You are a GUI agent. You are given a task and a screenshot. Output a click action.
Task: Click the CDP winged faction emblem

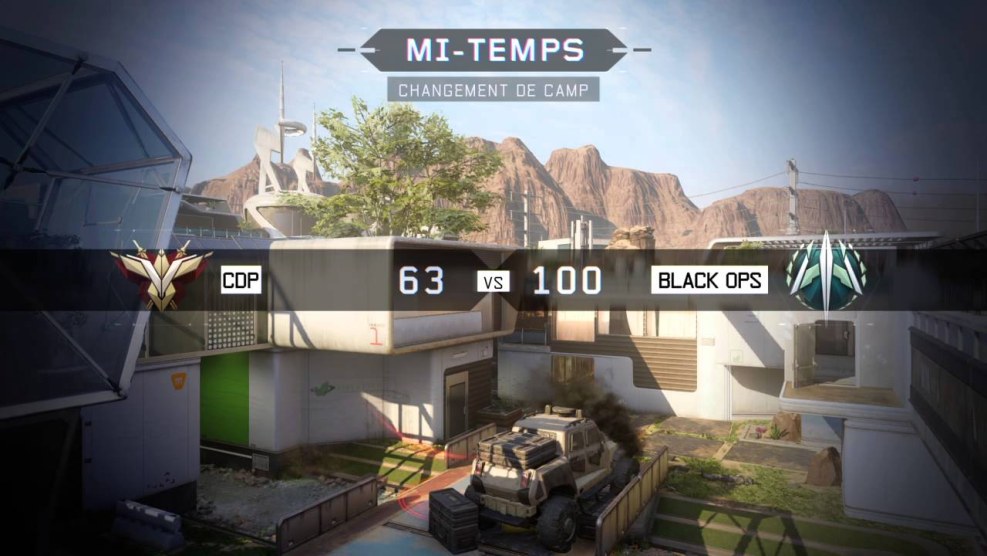160,275
